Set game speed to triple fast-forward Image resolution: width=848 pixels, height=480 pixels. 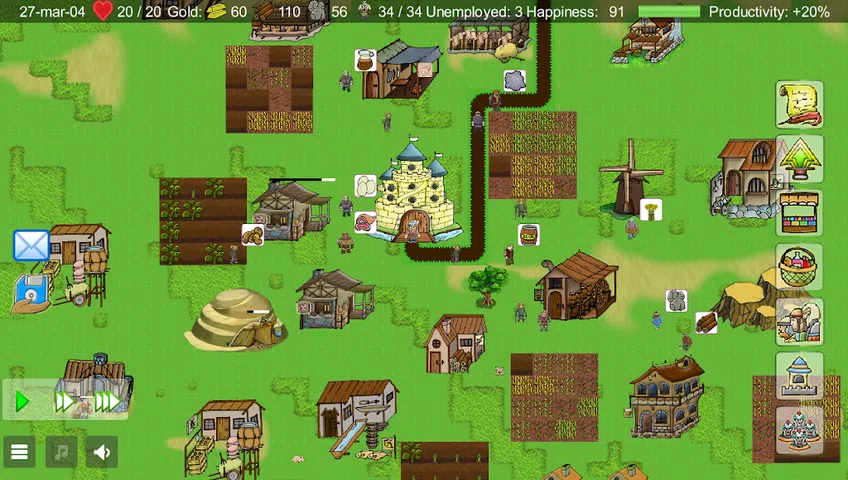point(107,402)
